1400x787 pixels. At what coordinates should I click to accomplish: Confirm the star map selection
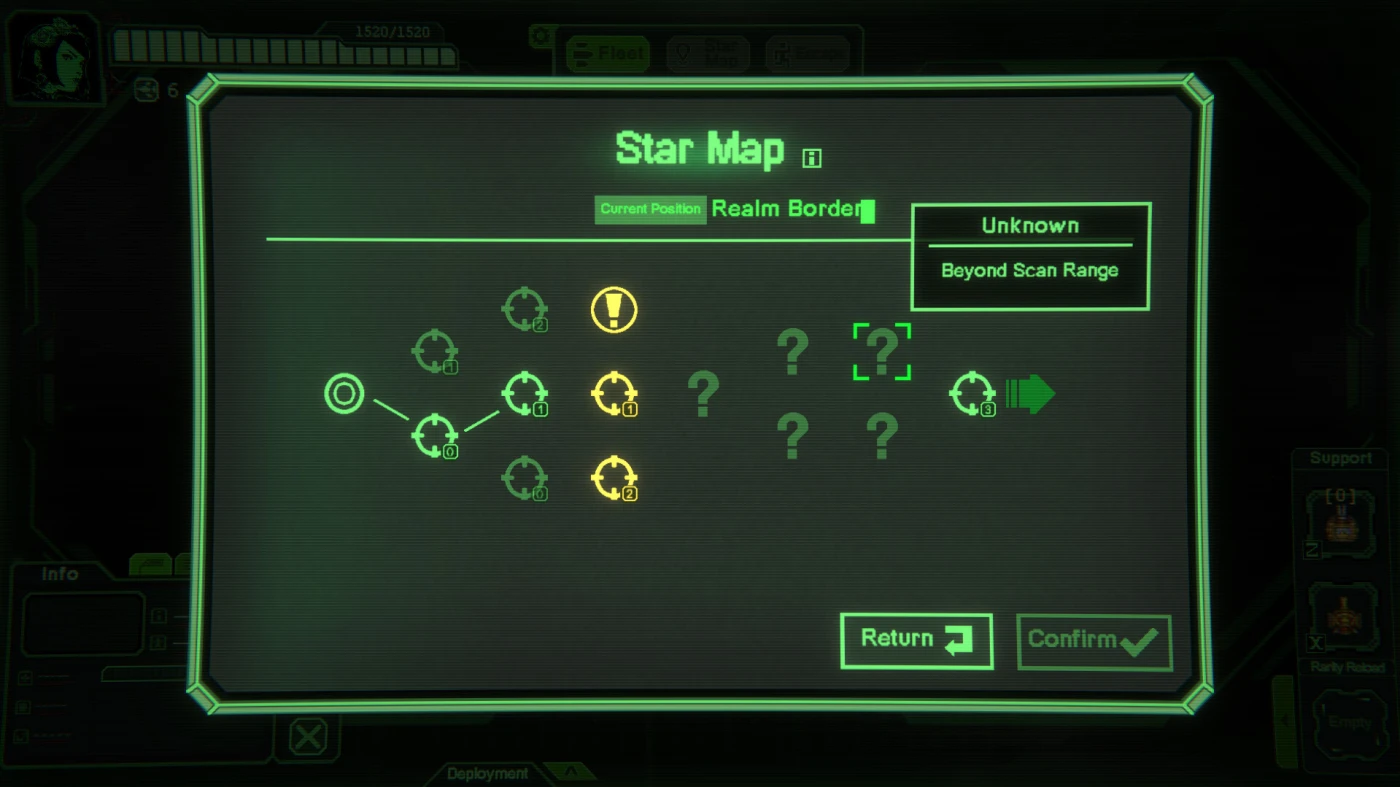pyautogui.click(x=1093, y=641)
